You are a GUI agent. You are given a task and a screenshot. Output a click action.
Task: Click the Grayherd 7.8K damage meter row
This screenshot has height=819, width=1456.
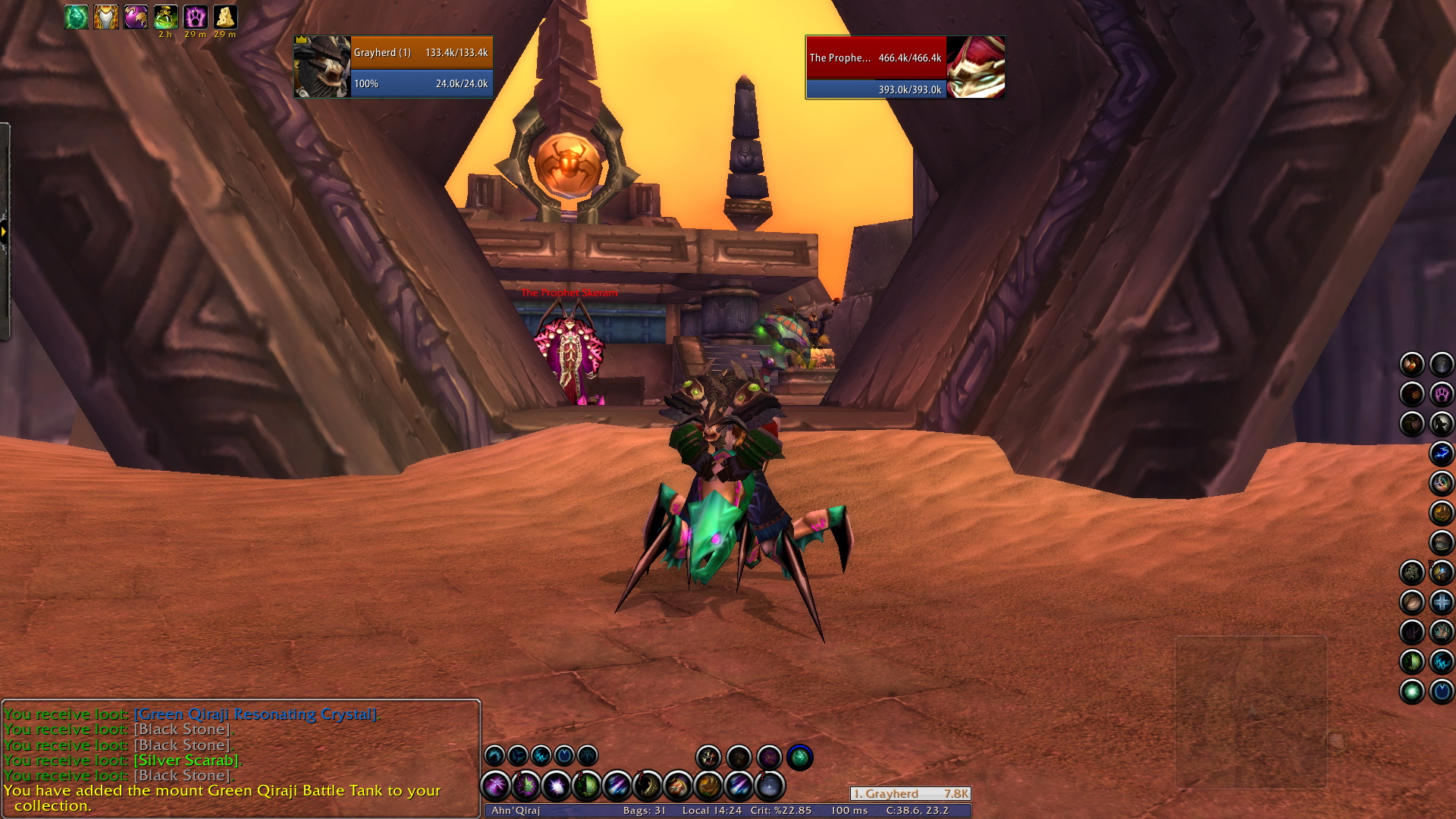tap(910, 794)
